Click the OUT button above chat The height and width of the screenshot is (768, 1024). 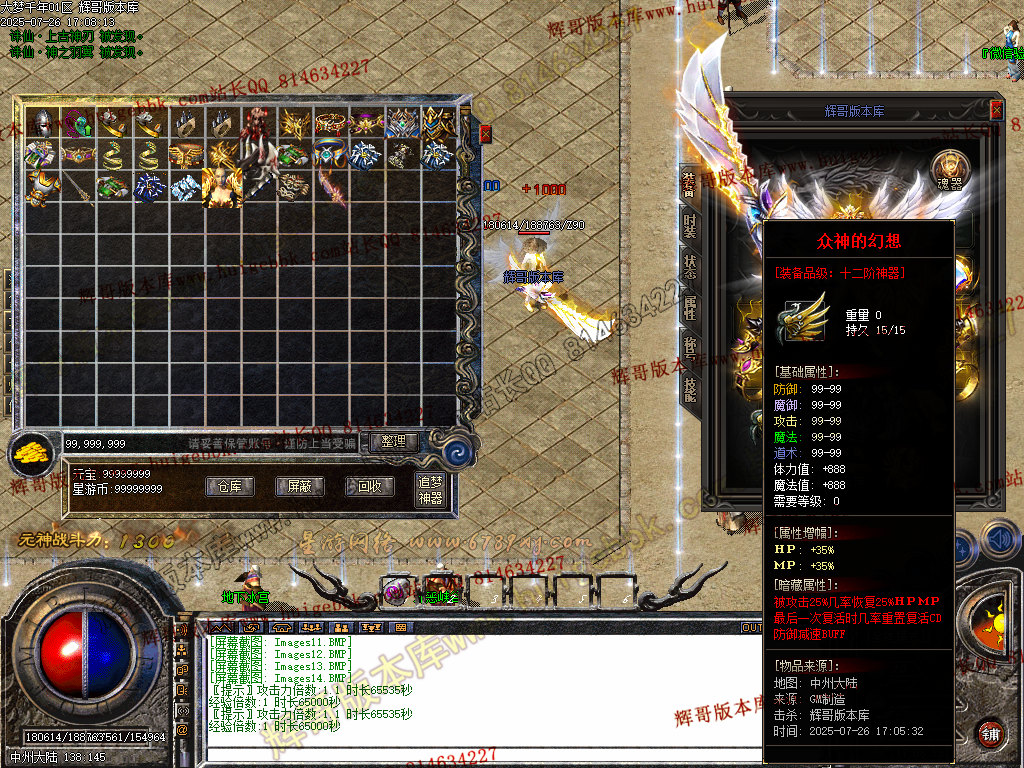[751, 628]
